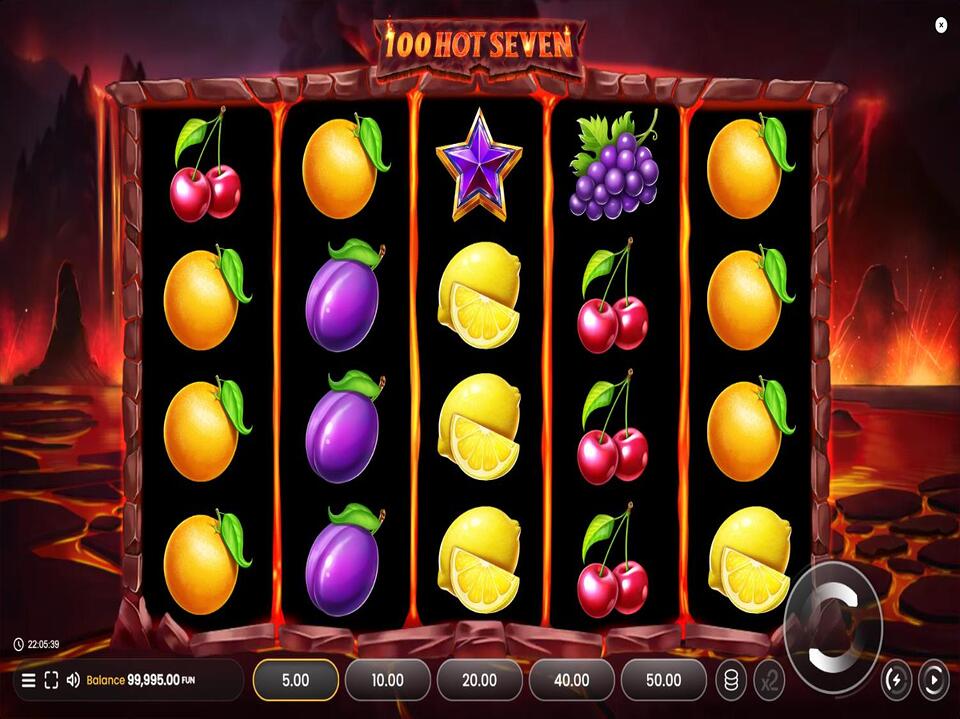Image resolution: width=960 pixels, height=719 pixels.
Task: Spin the reels with the circular spin button
Action: (834, 624)
